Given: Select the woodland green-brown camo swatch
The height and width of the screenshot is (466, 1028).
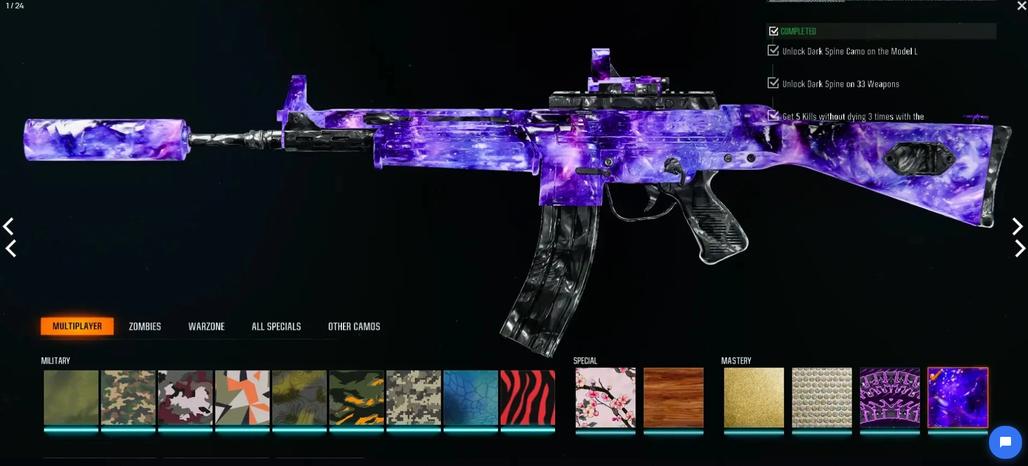Looking at the screenshot, I should point(128,398).
